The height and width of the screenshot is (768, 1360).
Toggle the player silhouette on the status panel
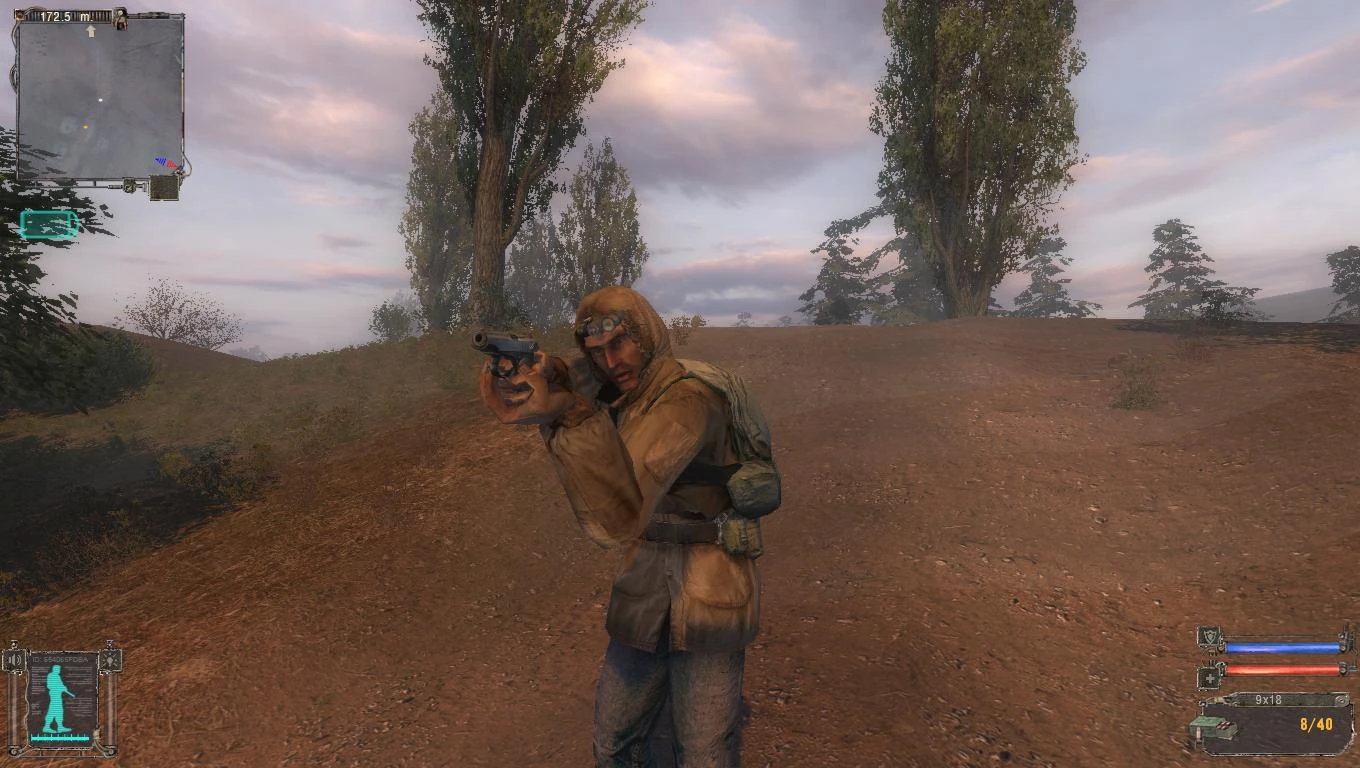tap(56, 697)
